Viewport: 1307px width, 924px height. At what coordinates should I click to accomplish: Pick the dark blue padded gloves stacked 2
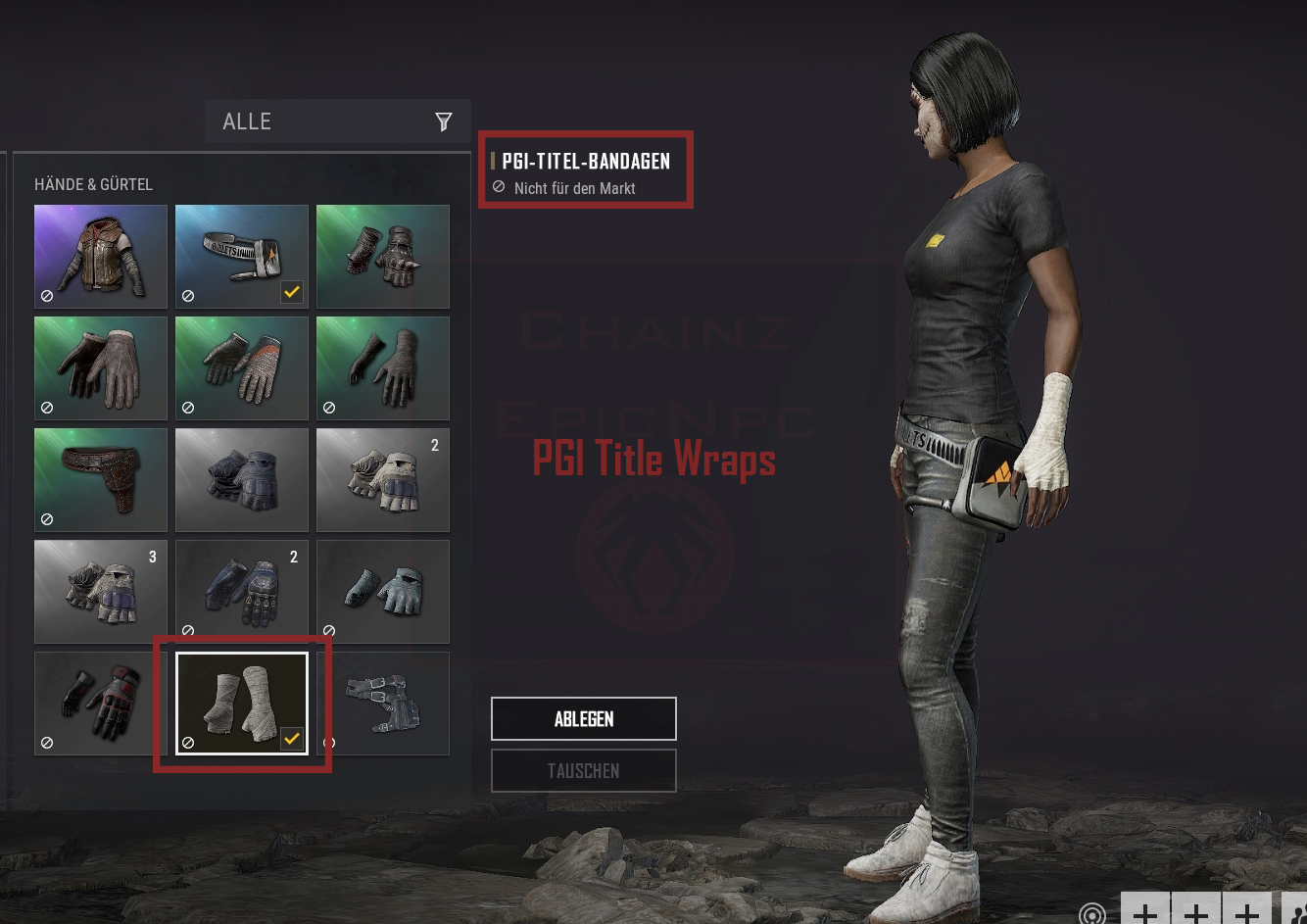pos(242,592)
